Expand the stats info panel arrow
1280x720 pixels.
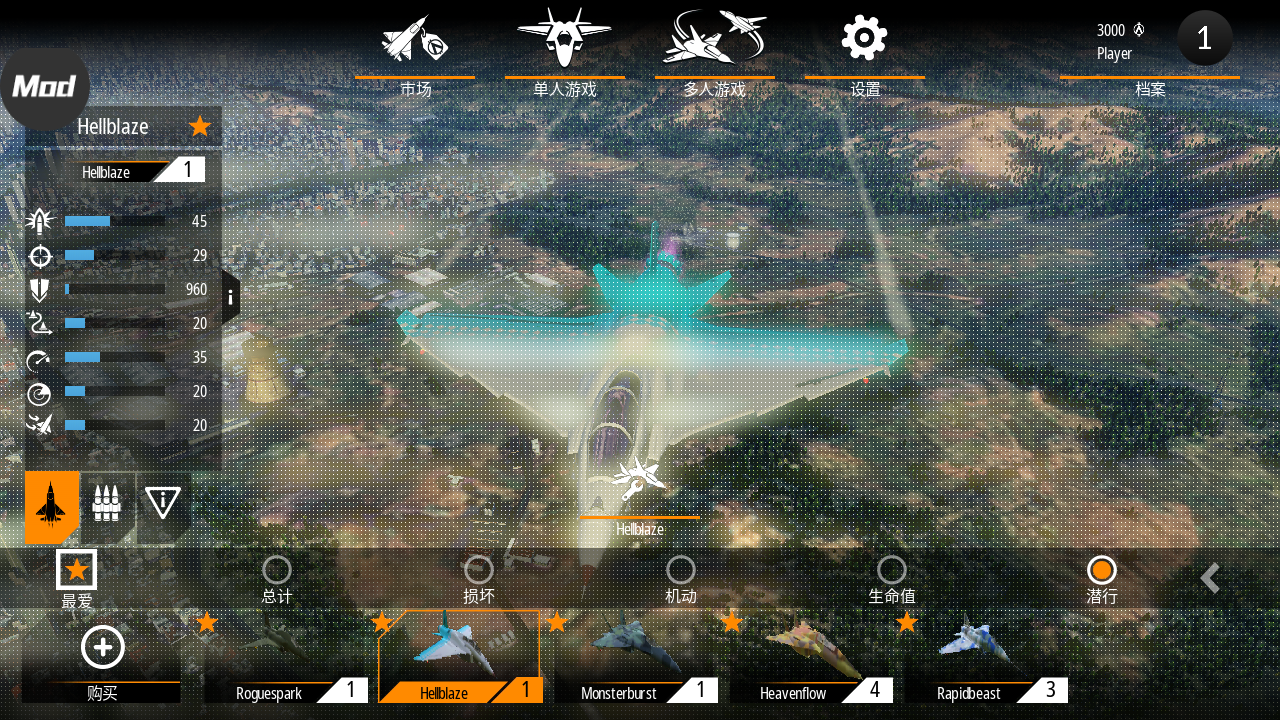(x=230, y=297)
